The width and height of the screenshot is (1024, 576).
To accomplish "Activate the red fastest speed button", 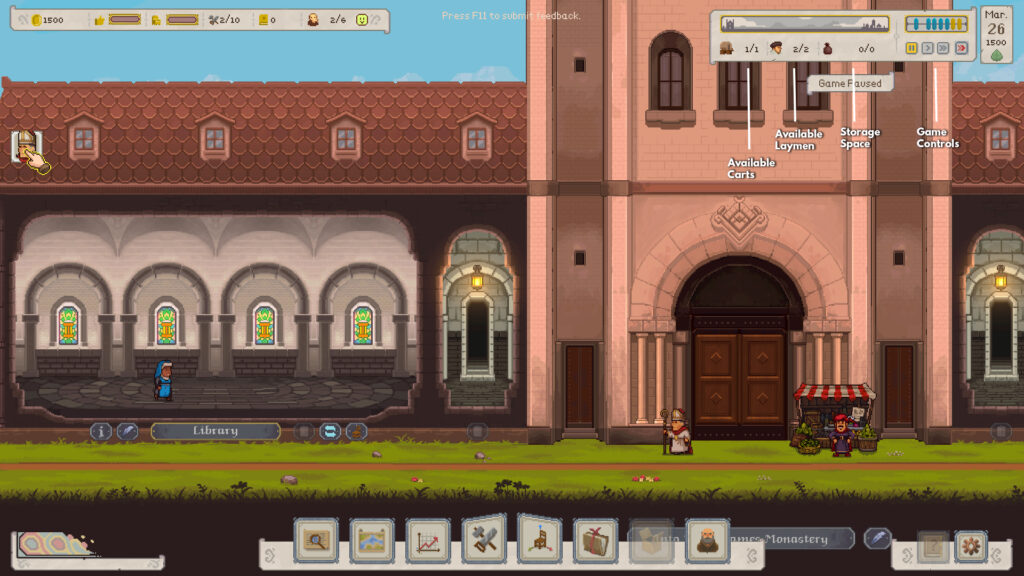I will (961, 48).
